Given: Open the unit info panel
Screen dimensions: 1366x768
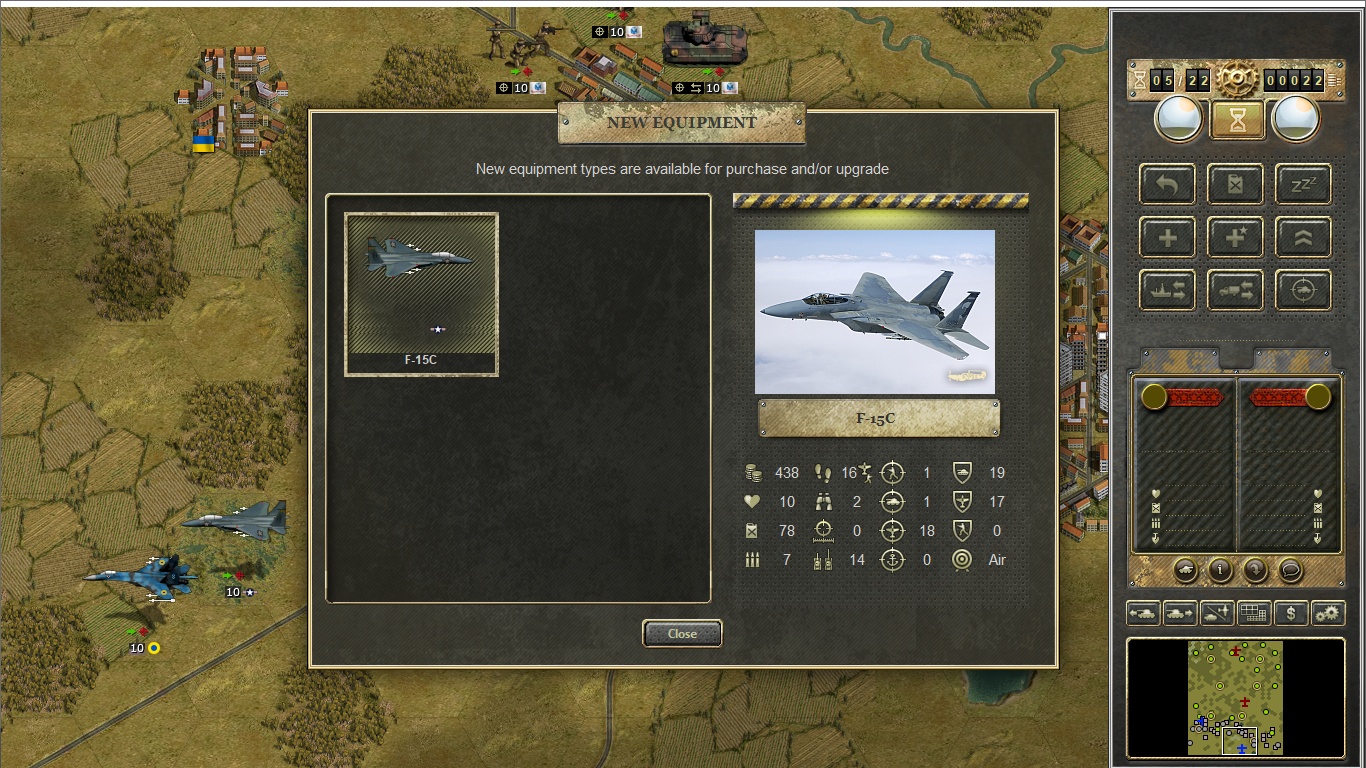Looking at the screenshot, I should (1219, 570).
